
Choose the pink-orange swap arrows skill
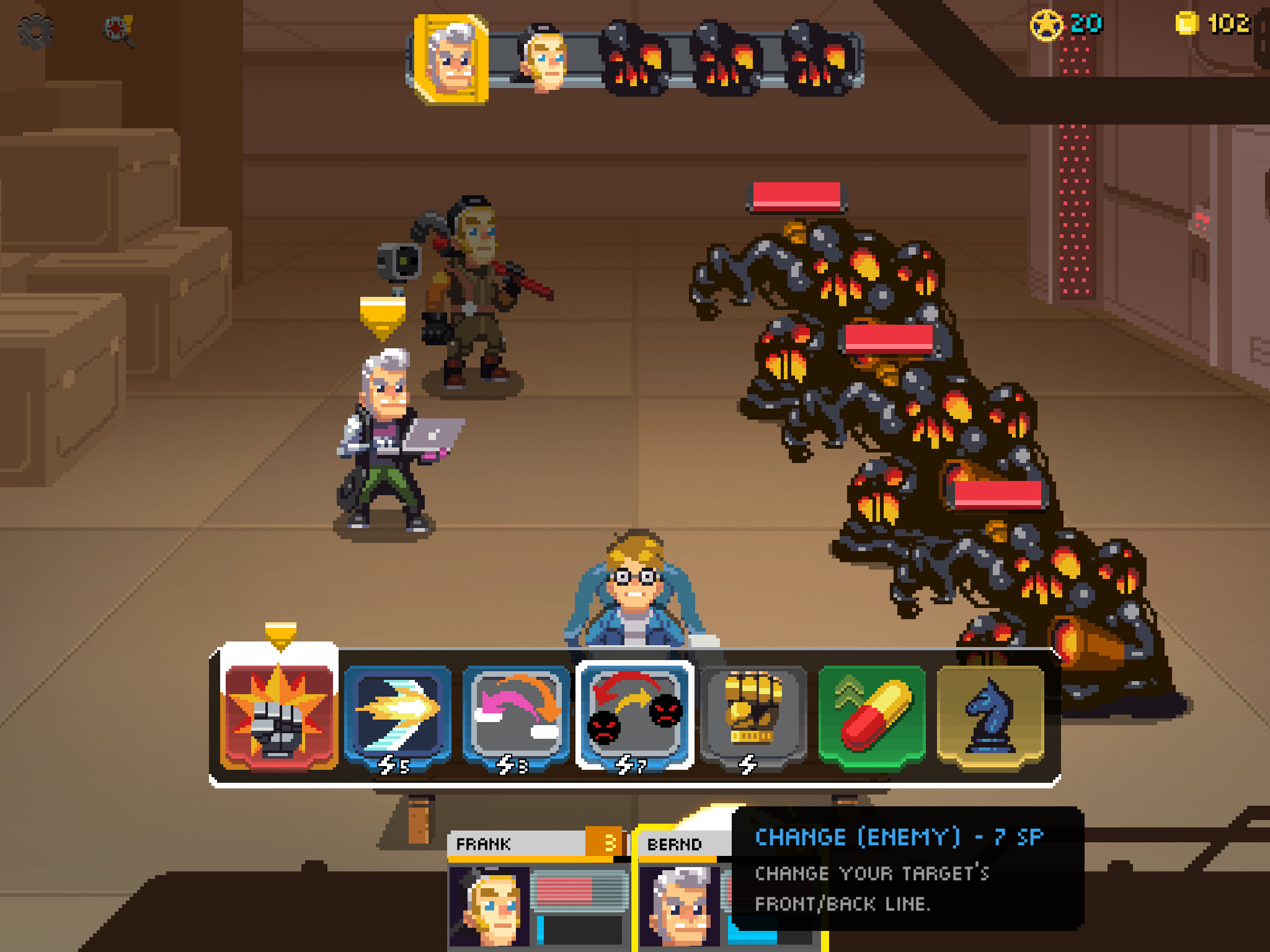coord(516,715)
